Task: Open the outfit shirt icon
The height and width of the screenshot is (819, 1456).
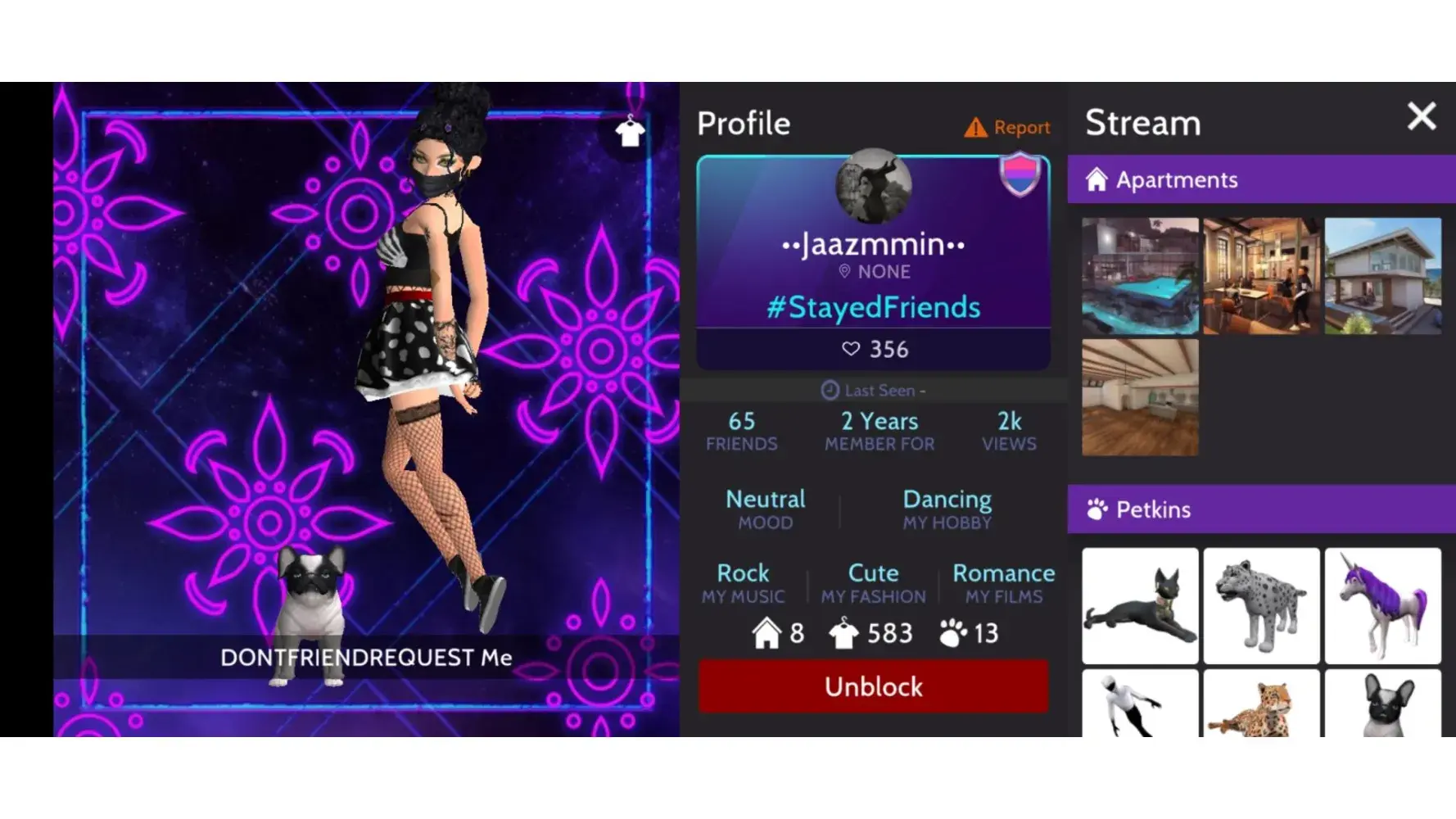Action: (x=629, y=131)
